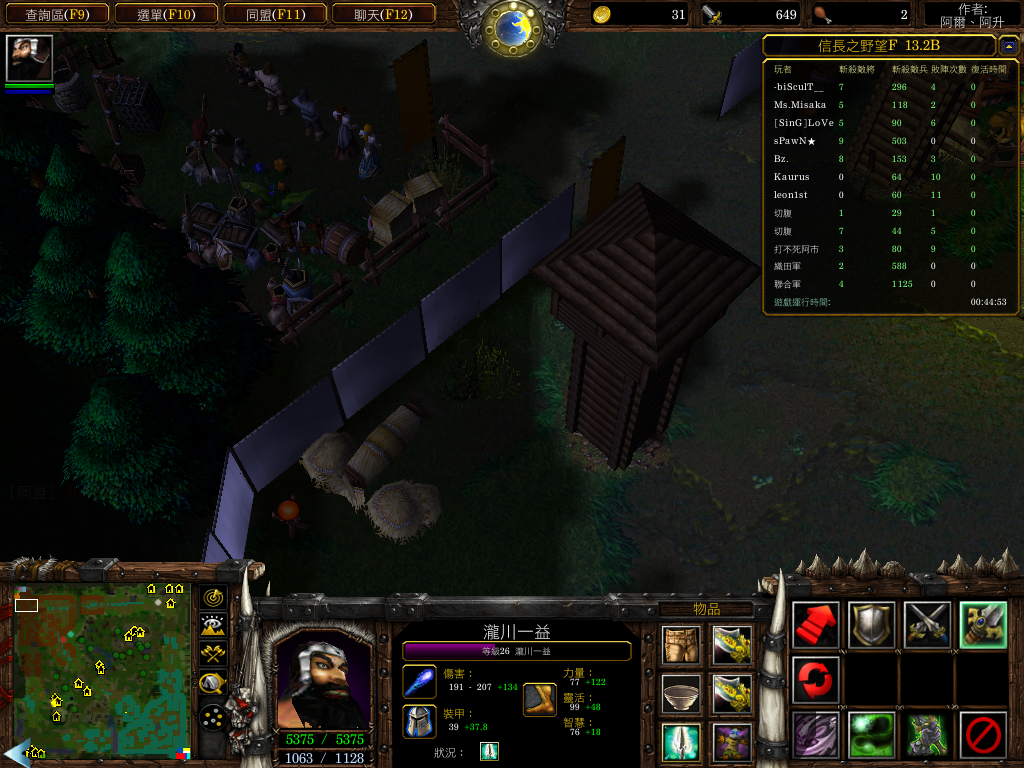Image resolution: width=1024 pixels, height=768 pixels.
Task: Open the 同盟 (F11) allies menu
Action: pos(274,14)
